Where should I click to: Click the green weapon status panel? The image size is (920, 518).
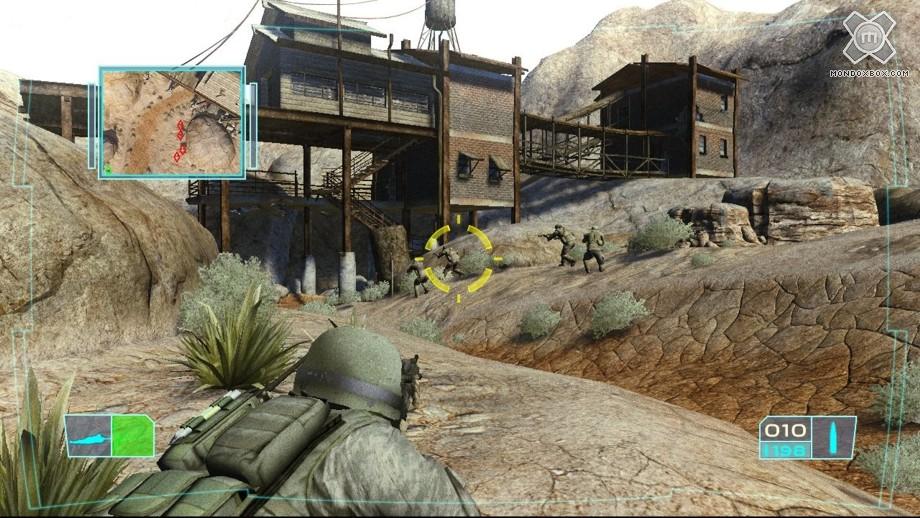click(x=110, y=437)
